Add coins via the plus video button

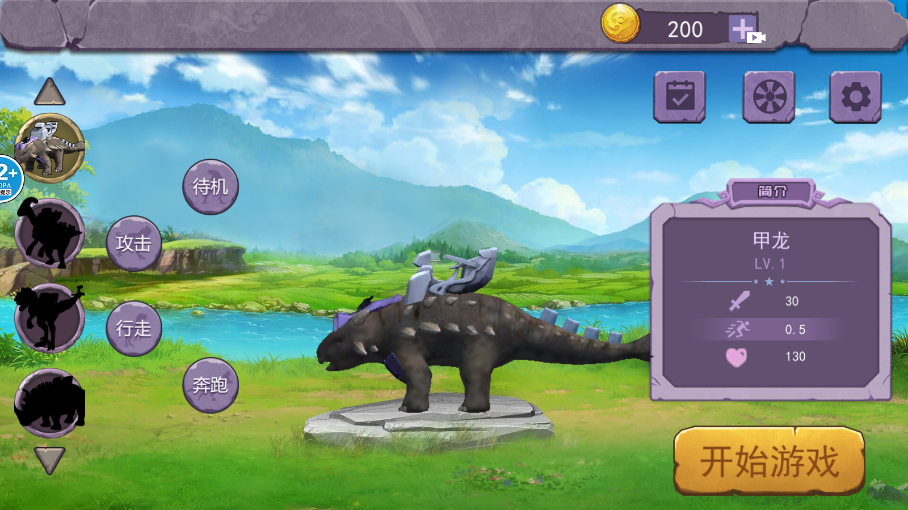745,30
